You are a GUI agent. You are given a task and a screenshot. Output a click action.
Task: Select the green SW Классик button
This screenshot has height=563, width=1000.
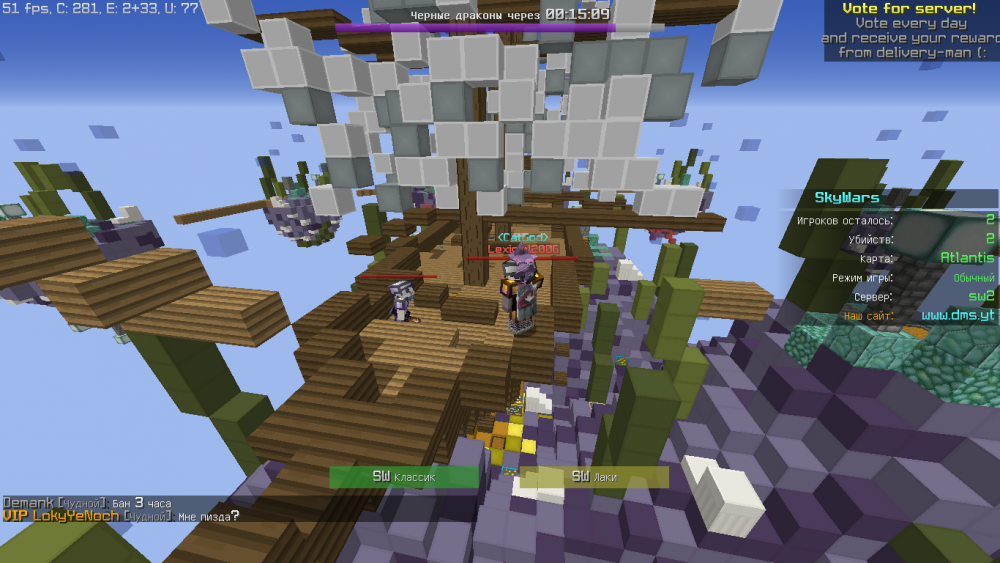click(404, 477)
